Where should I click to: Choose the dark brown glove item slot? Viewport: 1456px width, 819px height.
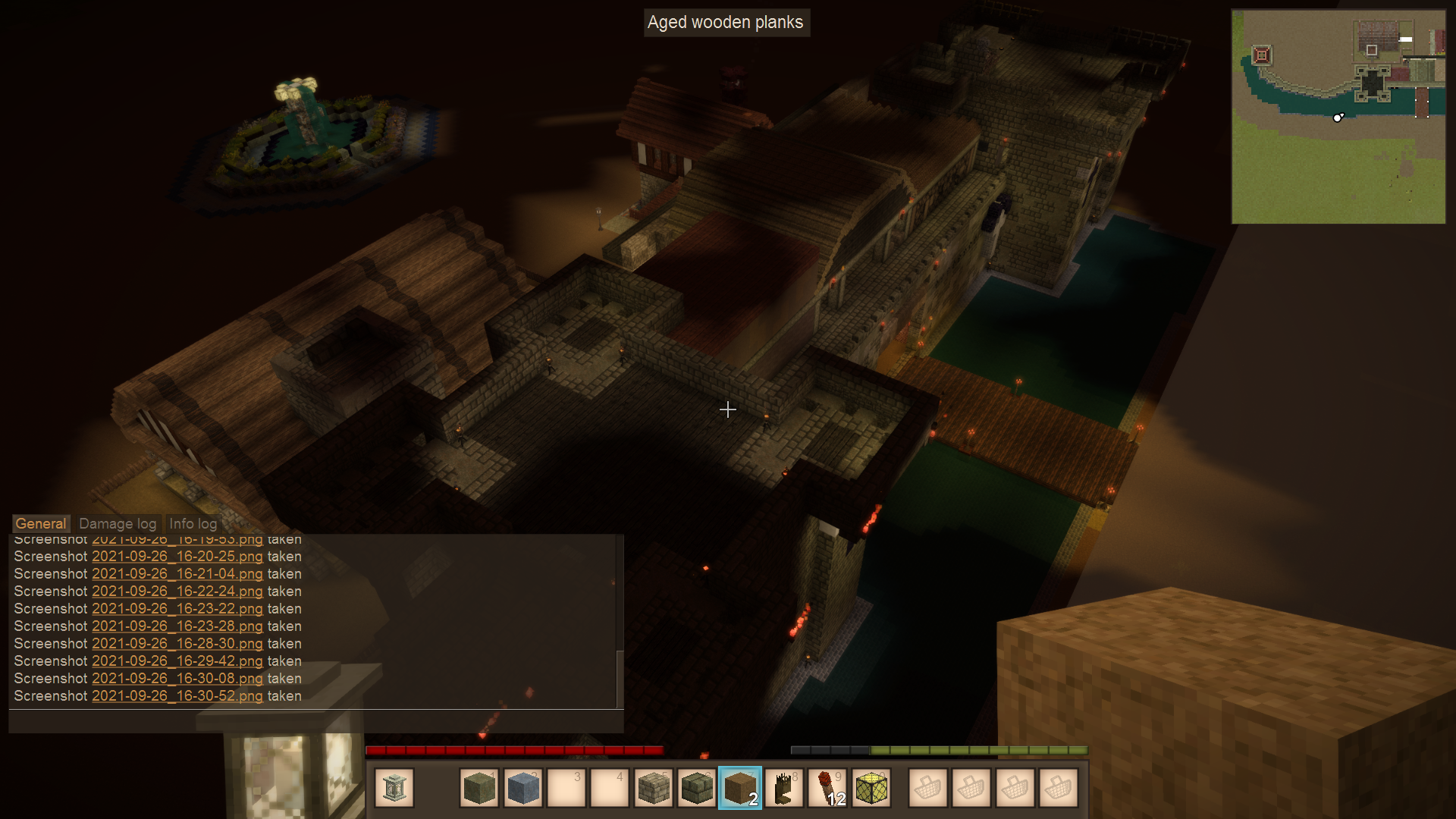click(x=783, y=789)
